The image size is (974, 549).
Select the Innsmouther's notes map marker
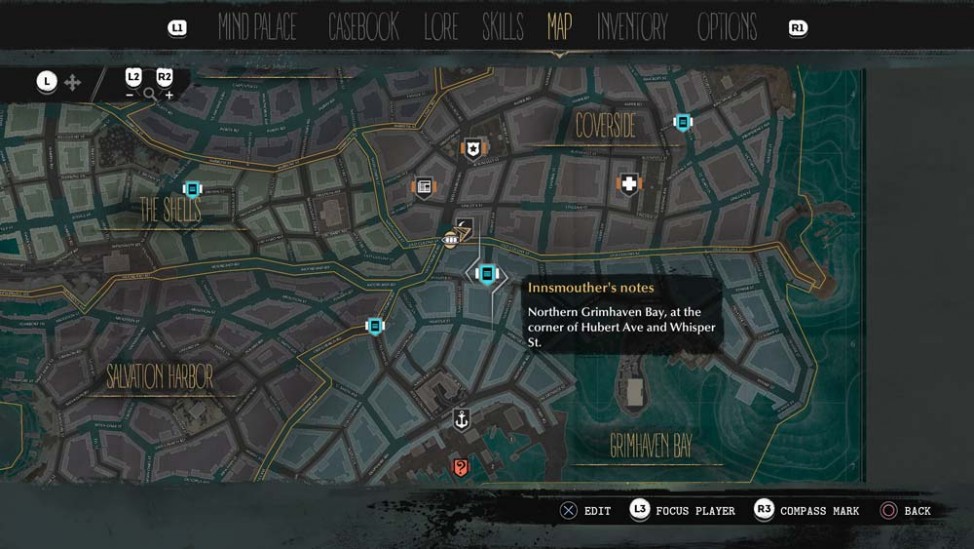[x=487, y=273]
